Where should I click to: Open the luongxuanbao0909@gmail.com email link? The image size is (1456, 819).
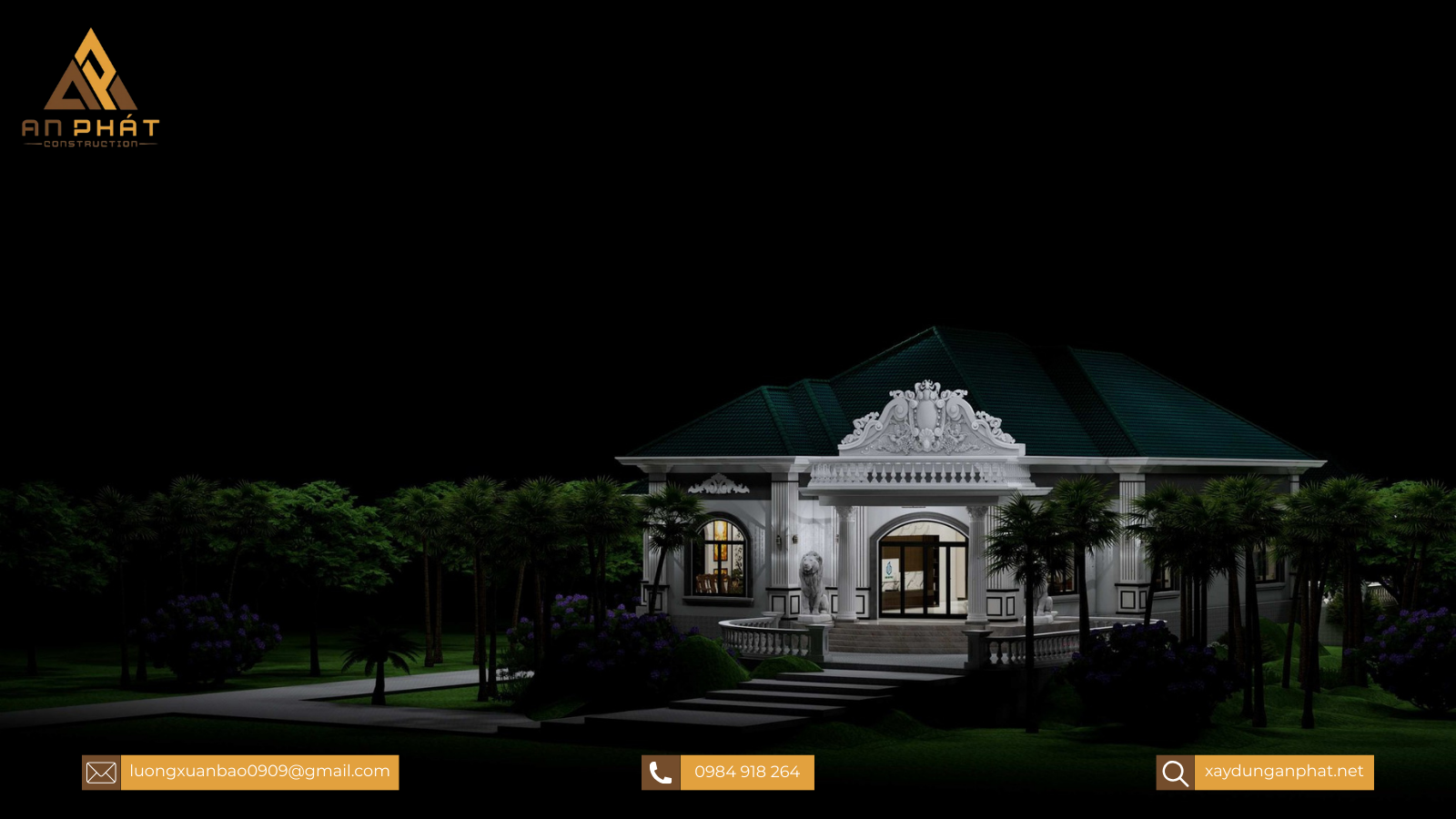[x=259, y=772]
